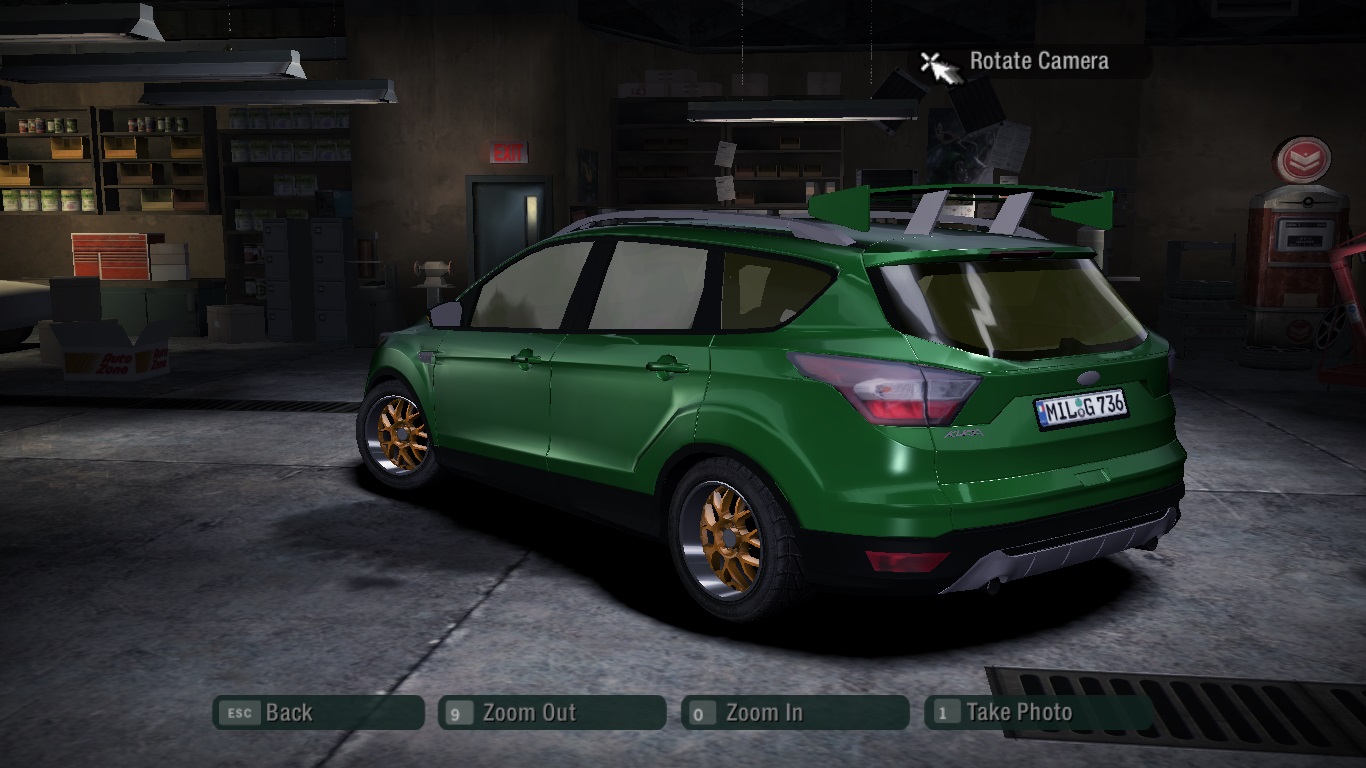
Task: Select the Zoom In button
Action: pyautogui.click(x=794, y=713)
